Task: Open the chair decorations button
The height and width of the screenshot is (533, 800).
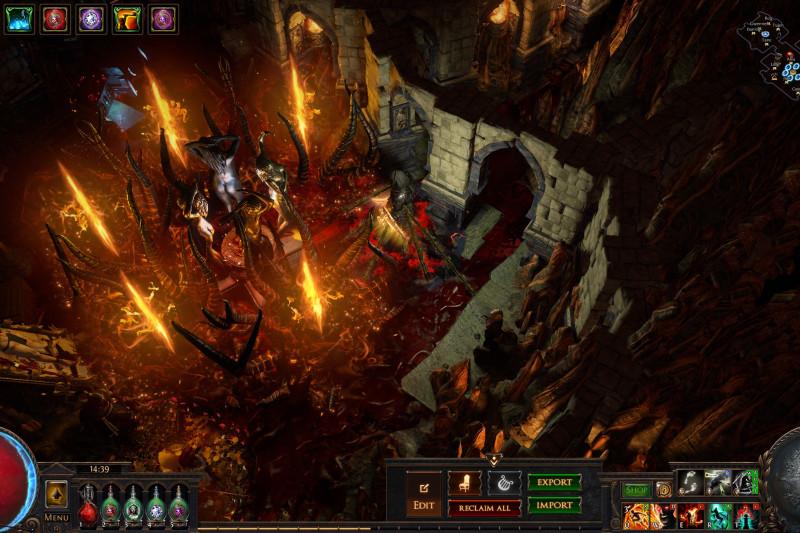Action: [x=464, y=483]
